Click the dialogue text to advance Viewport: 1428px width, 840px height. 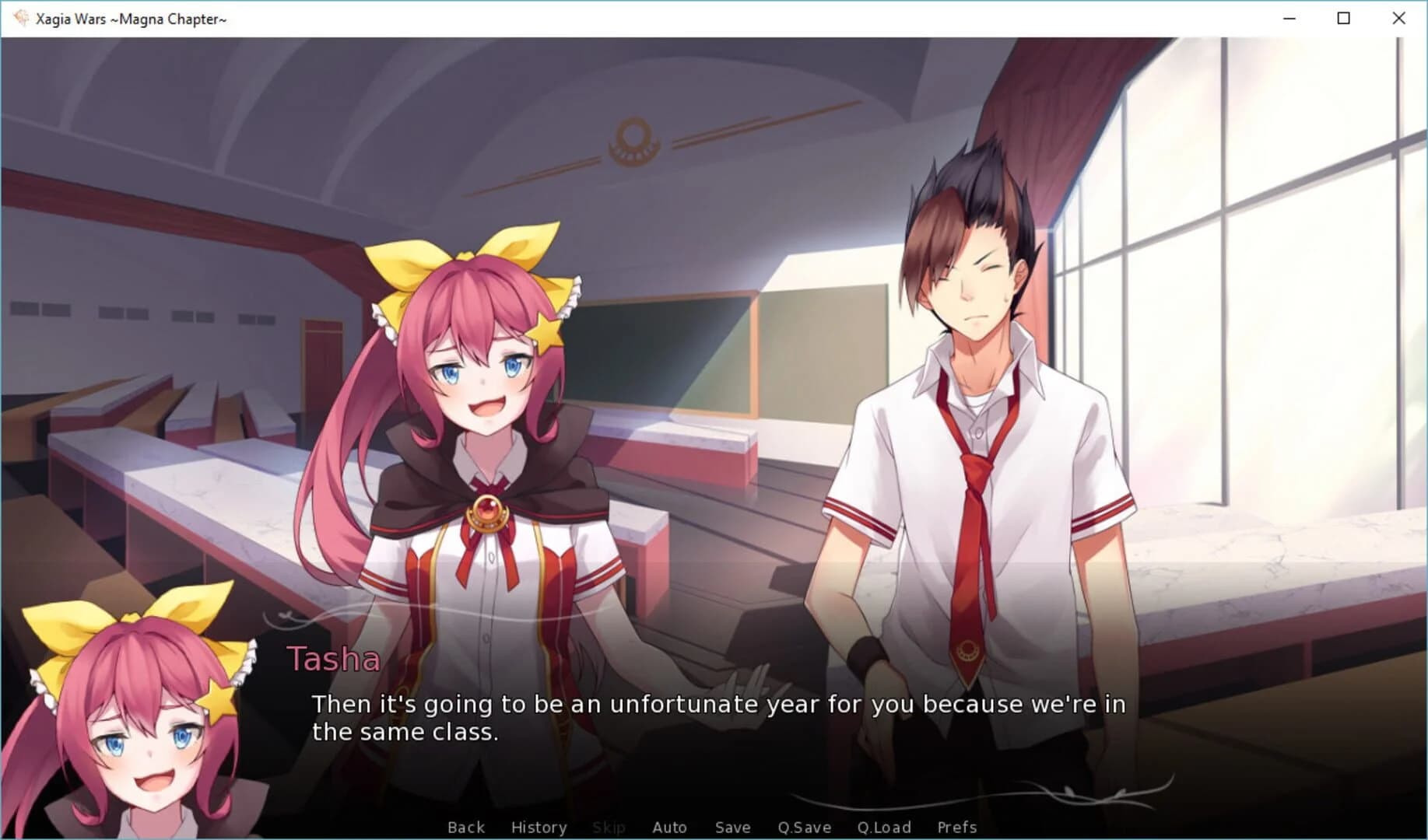click(x=700, y=716)
